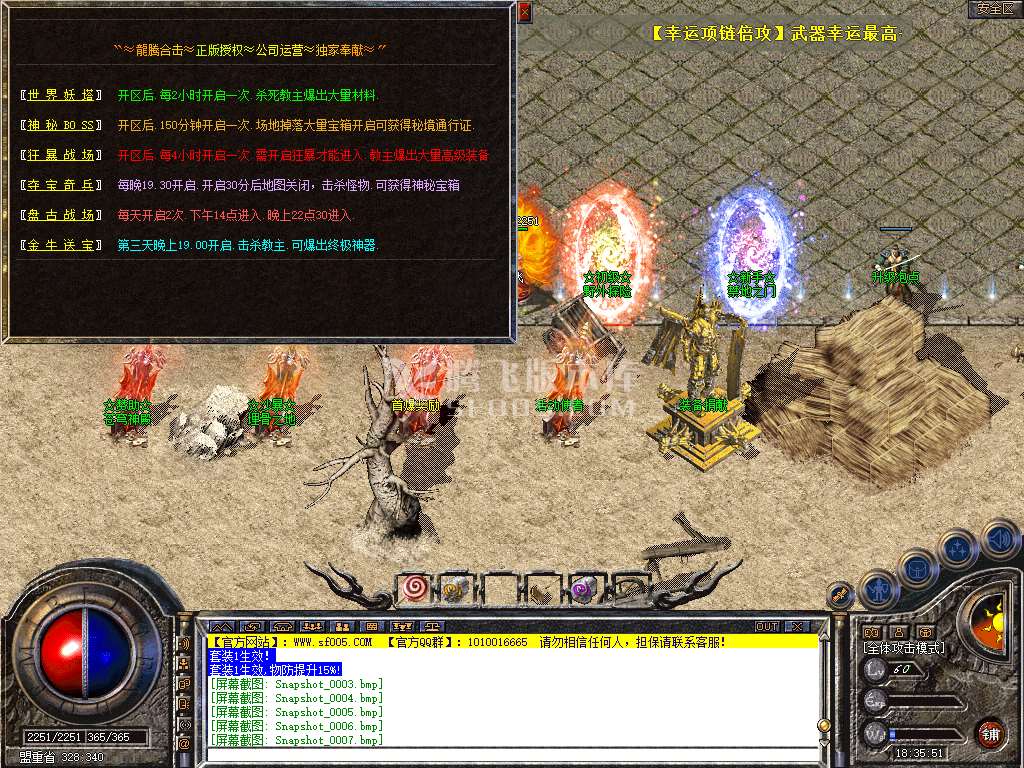This screenshot has height=768, width=1024.
Task: Open the 世界妖塔 event link
Action: coord(62,95)
